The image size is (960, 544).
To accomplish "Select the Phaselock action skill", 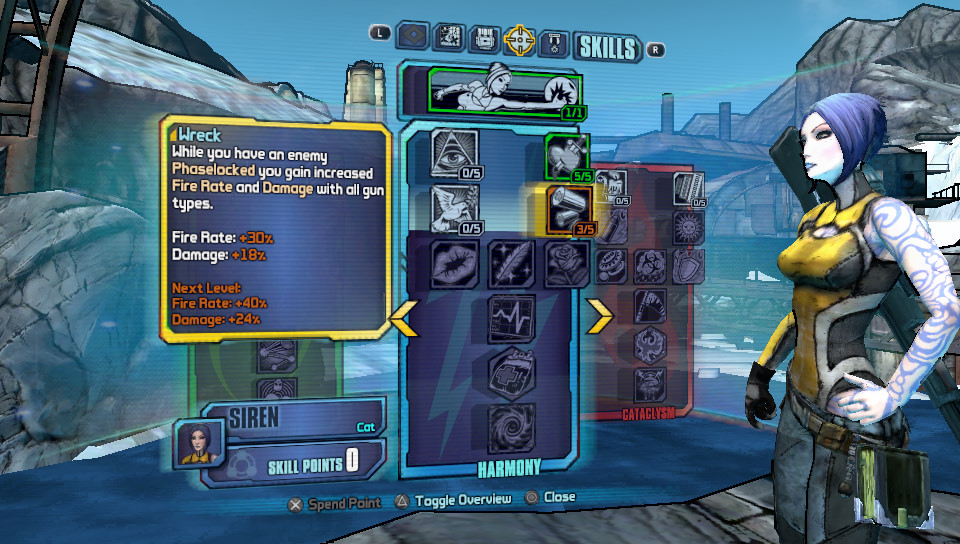I will 502,93.
